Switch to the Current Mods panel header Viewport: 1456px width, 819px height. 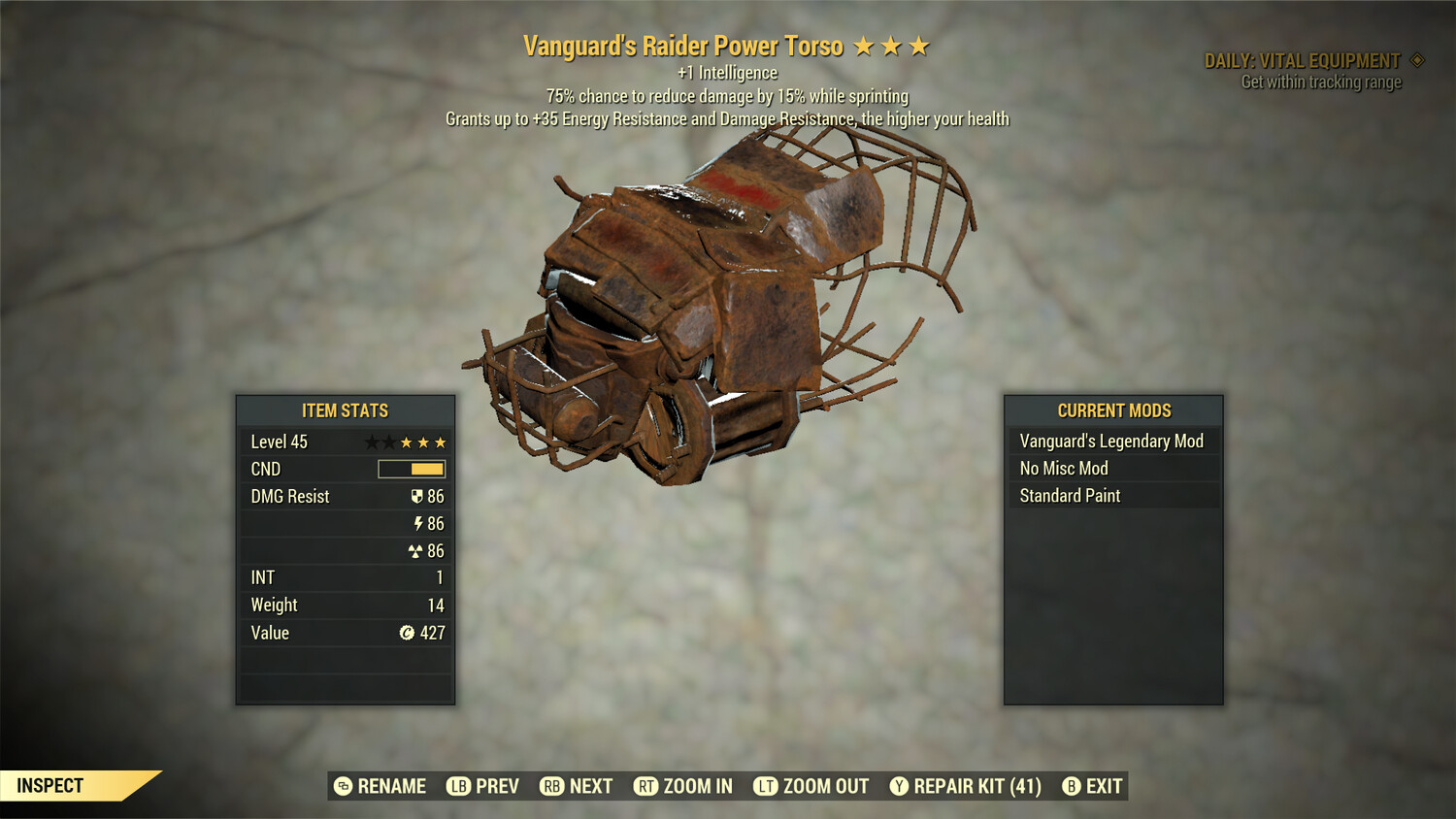pyautogui.click(x=1112, y=409)
